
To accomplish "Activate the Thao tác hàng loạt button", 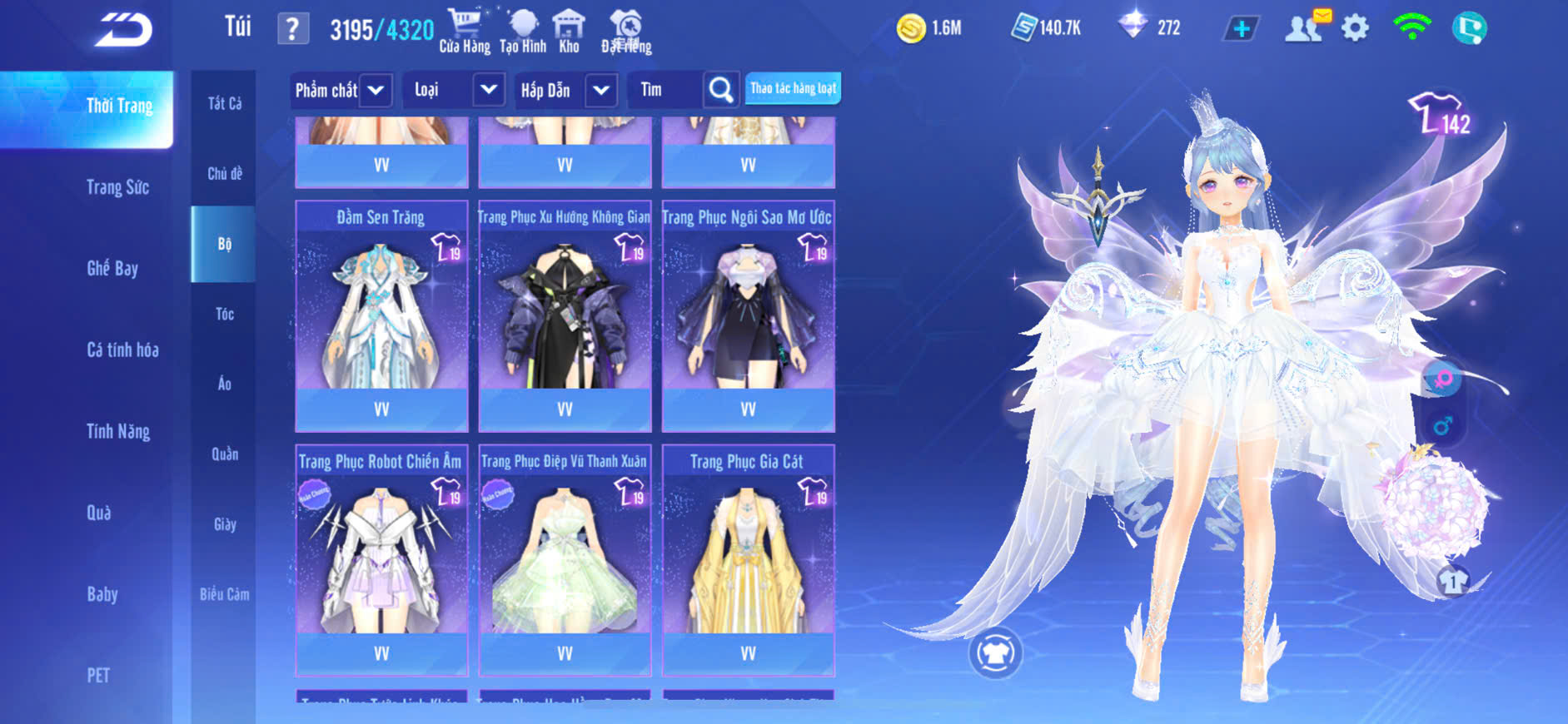I will pos(793,88).
